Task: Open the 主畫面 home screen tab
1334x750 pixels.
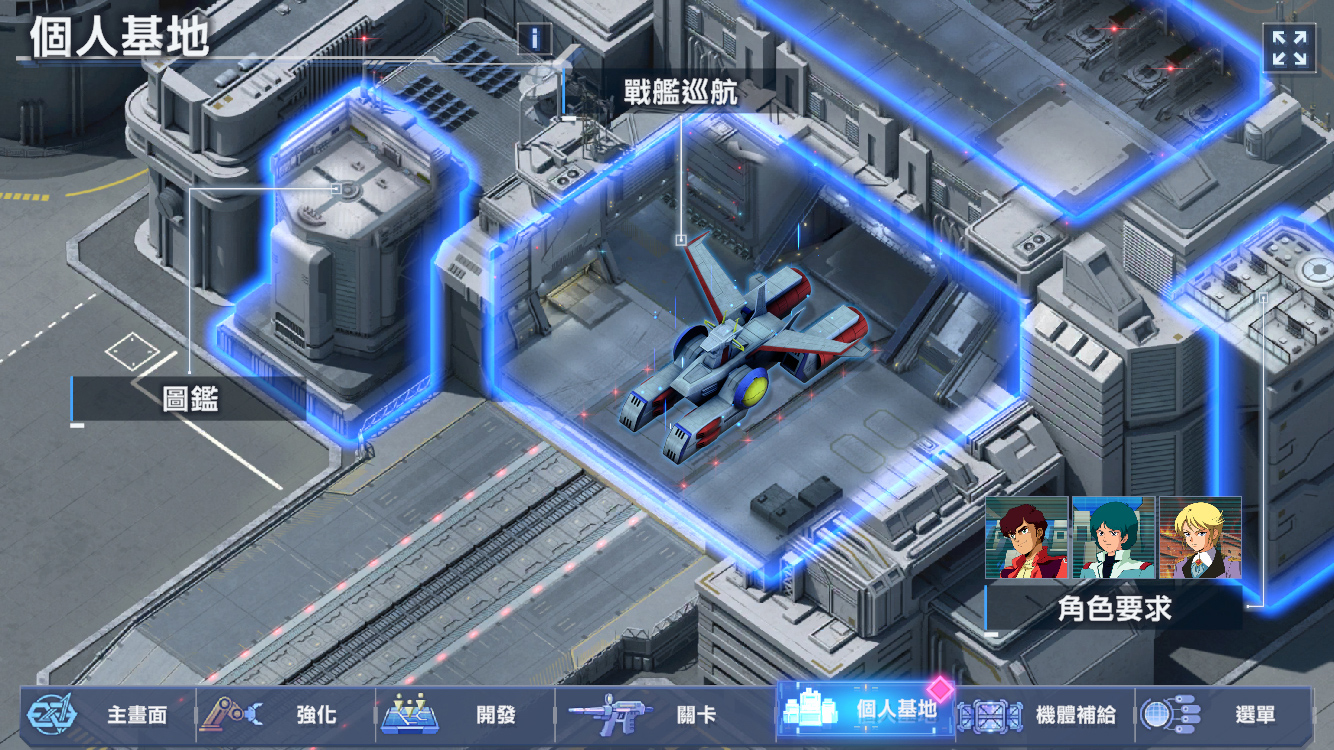Action: [105, 715]
